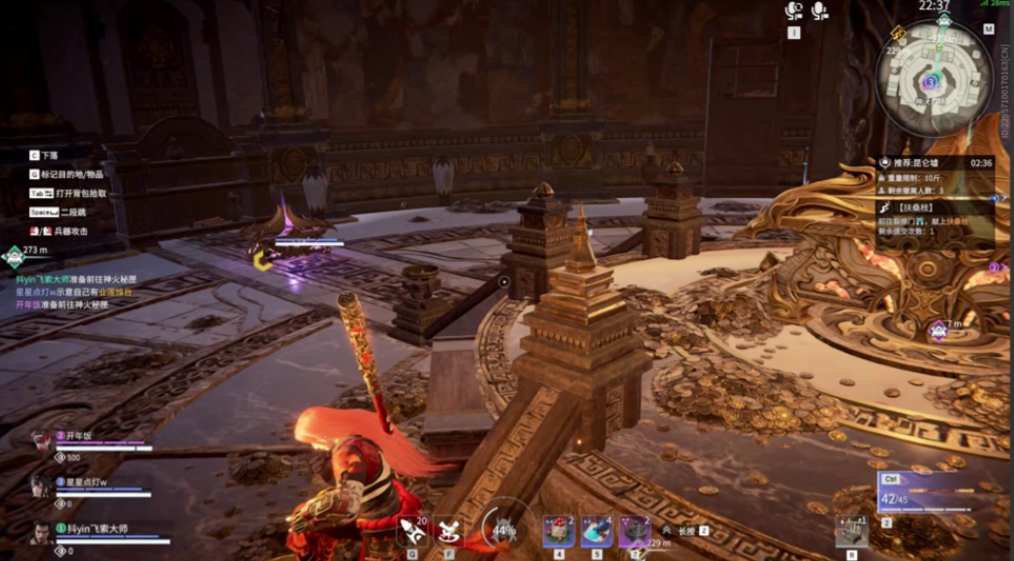
Task: Open the circular minimap
Action: point(934,79)
